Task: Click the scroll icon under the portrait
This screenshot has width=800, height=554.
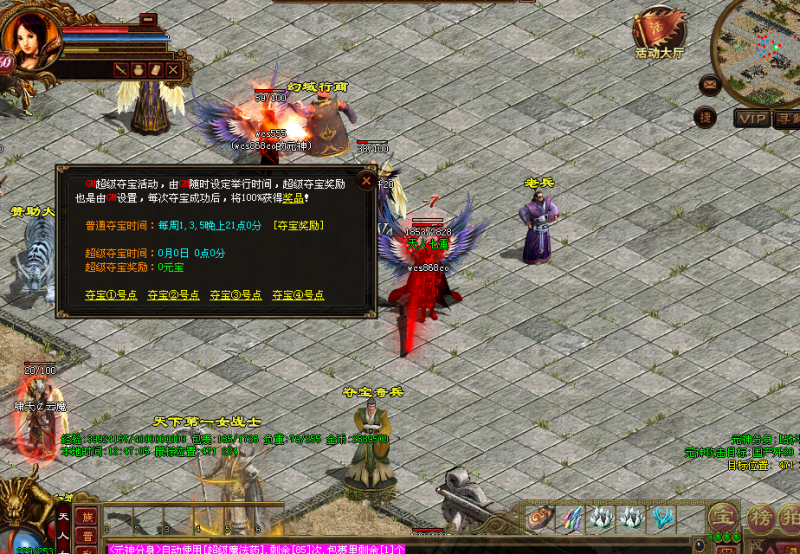Action: (x=156, y=69)
